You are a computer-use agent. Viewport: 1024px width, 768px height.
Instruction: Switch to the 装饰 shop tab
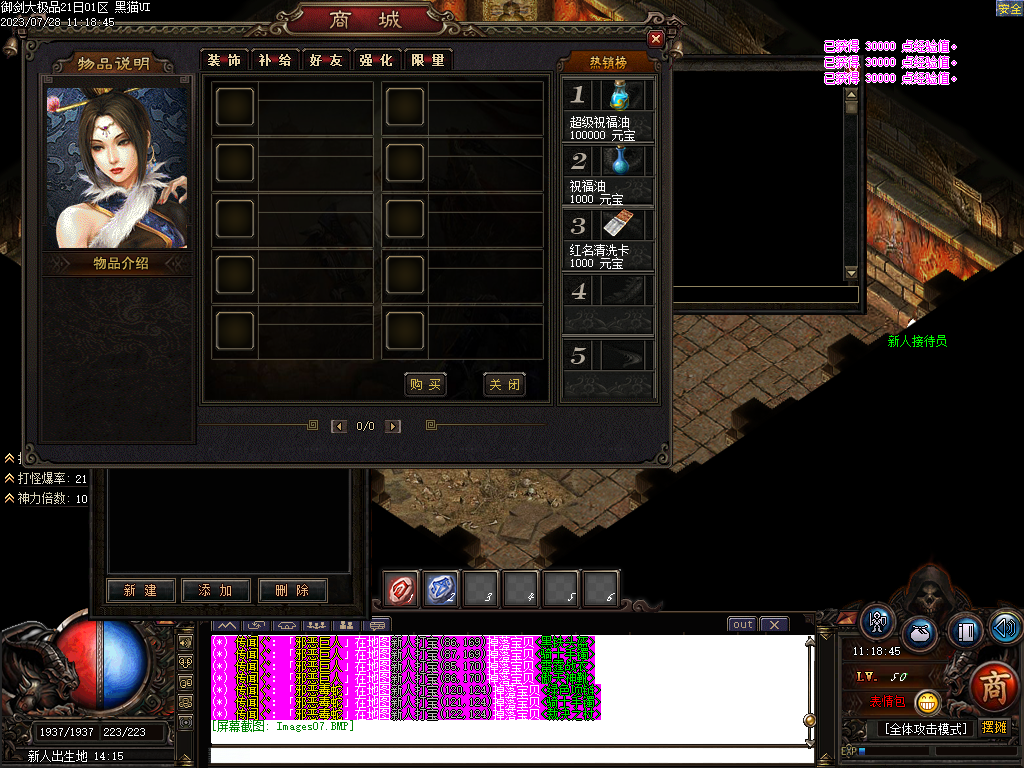tap(224, 60)
